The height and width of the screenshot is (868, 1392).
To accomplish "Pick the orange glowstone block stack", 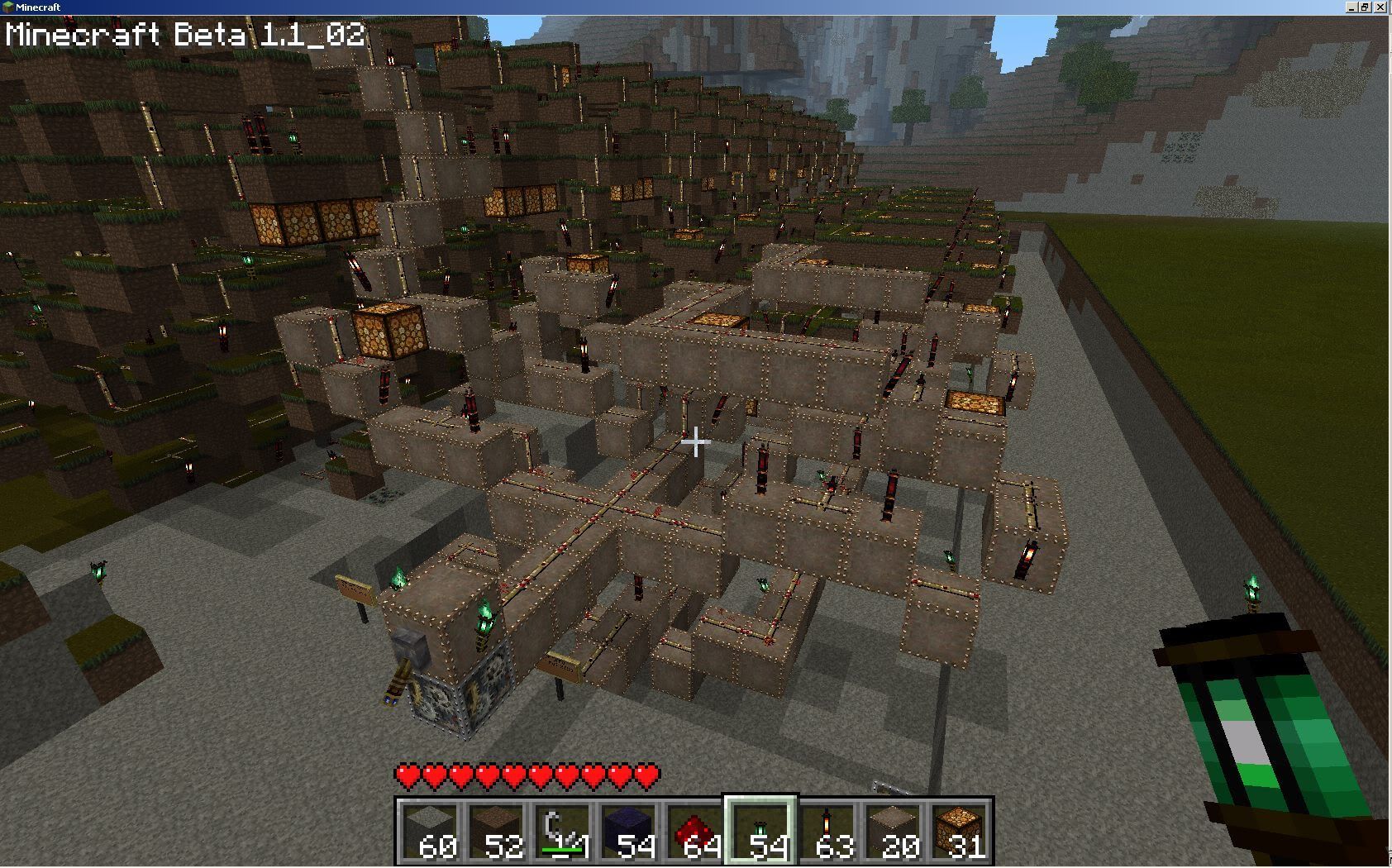I will click(x=960, y=831).
